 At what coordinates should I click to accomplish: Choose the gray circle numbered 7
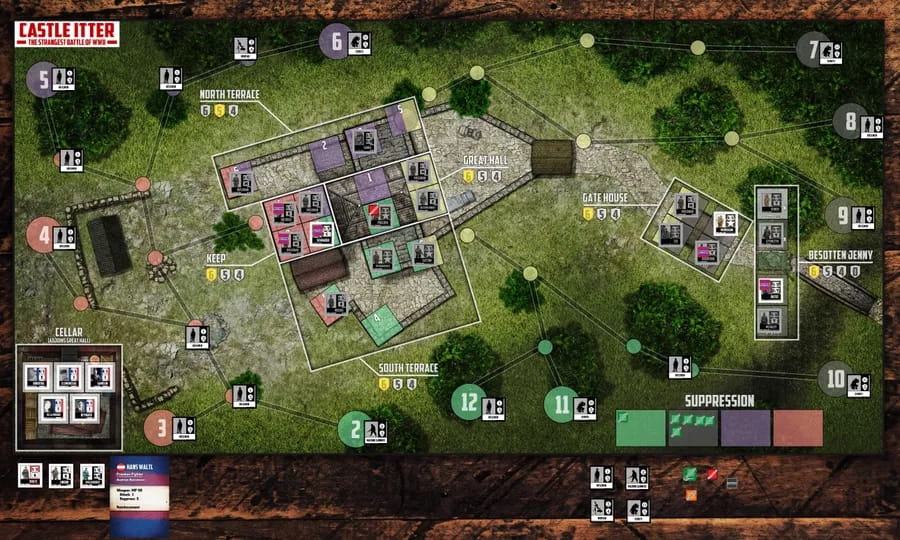pos(812,48)
